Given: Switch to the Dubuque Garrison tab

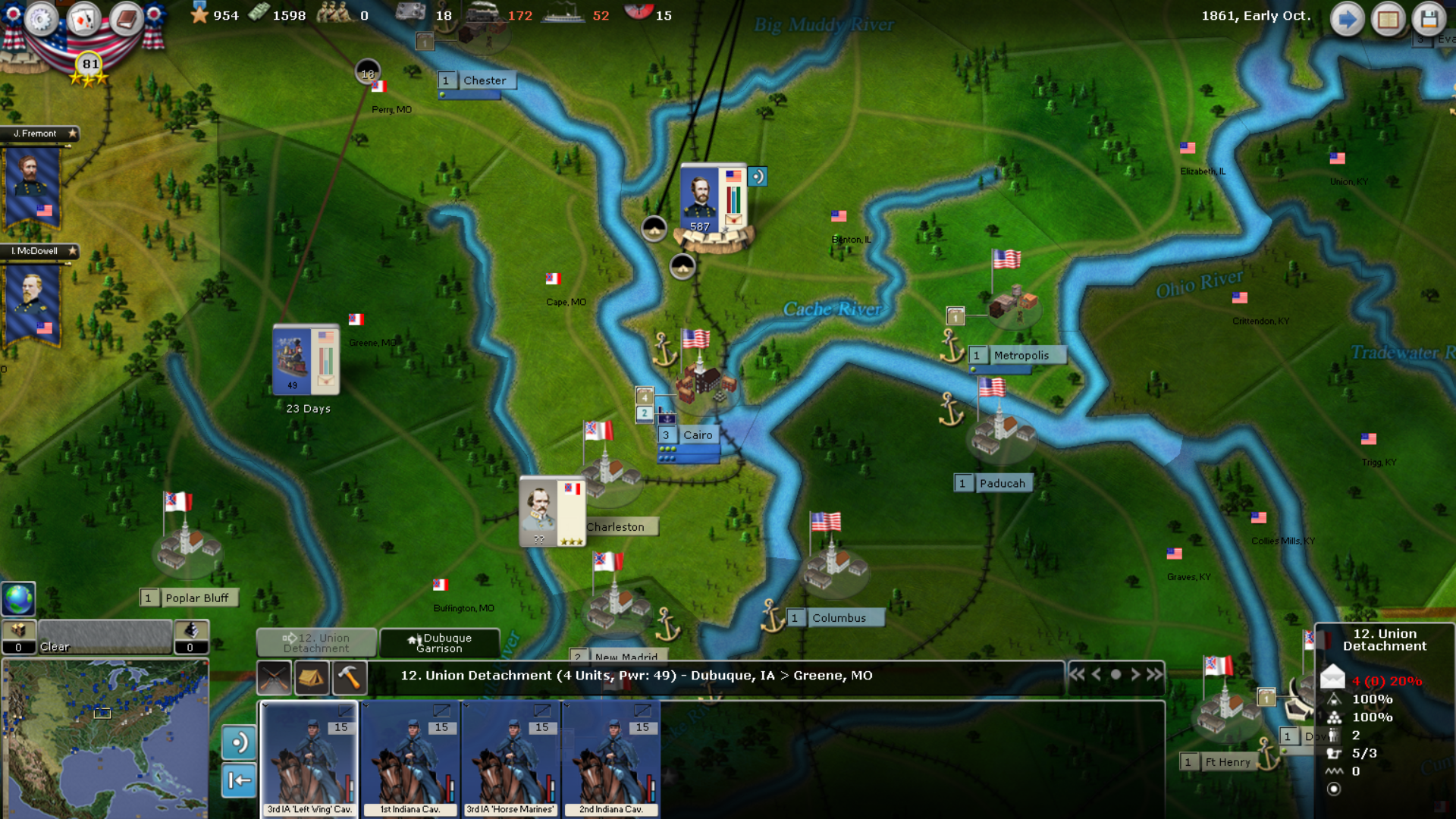Looking at the screenshot, I should (x=440, y=643).
